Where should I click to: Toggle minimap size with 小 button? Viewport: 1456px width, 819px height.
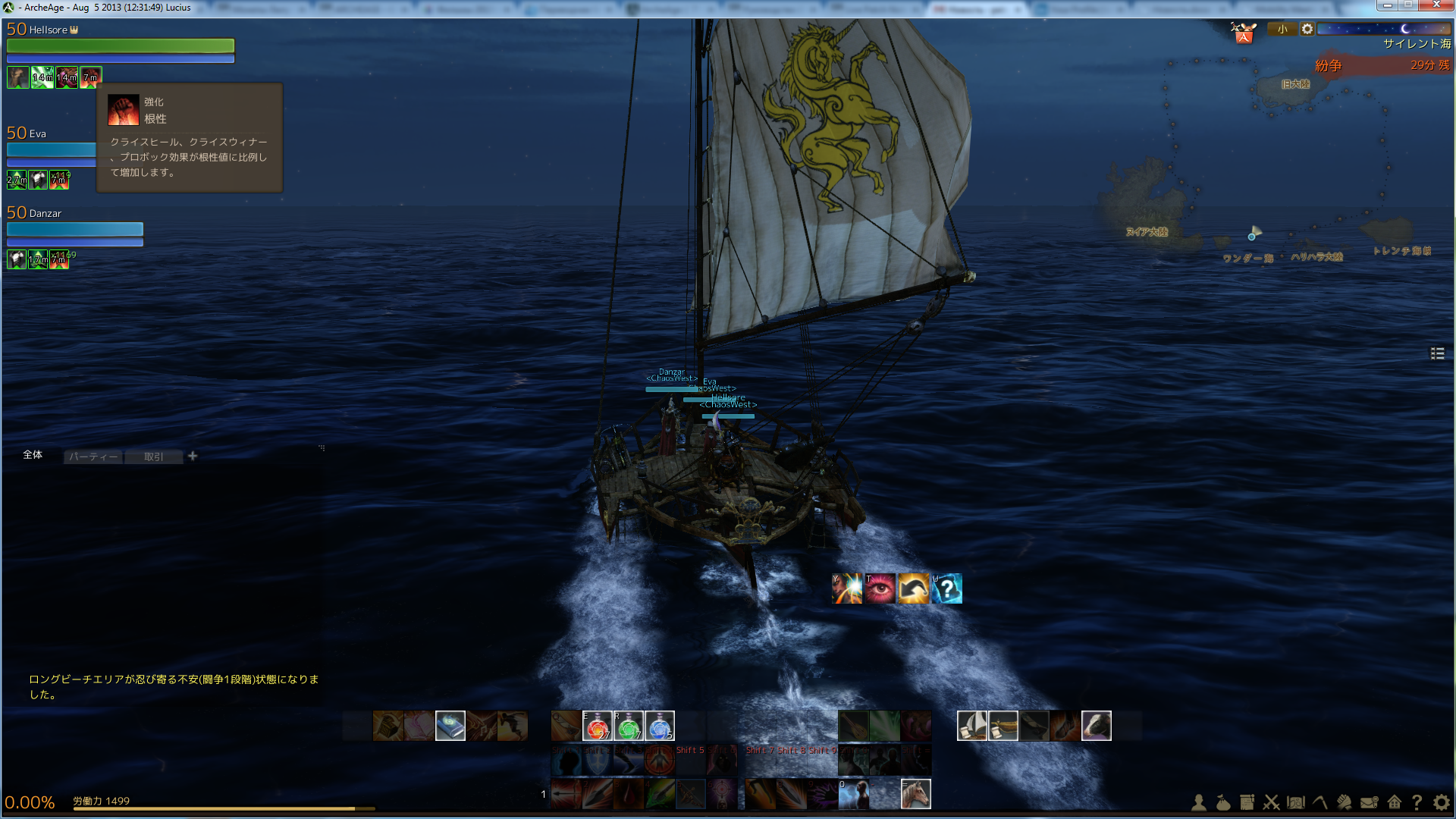[1282, 30]
